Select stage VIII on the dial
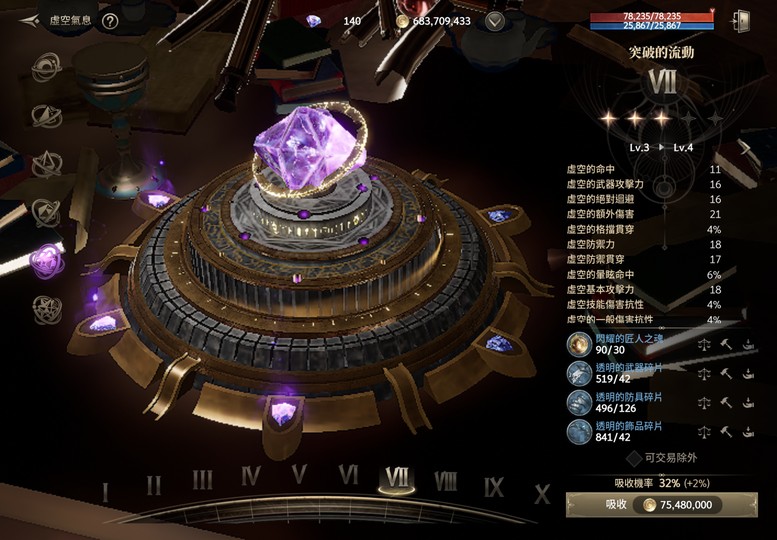 click(x=446, y=481)
